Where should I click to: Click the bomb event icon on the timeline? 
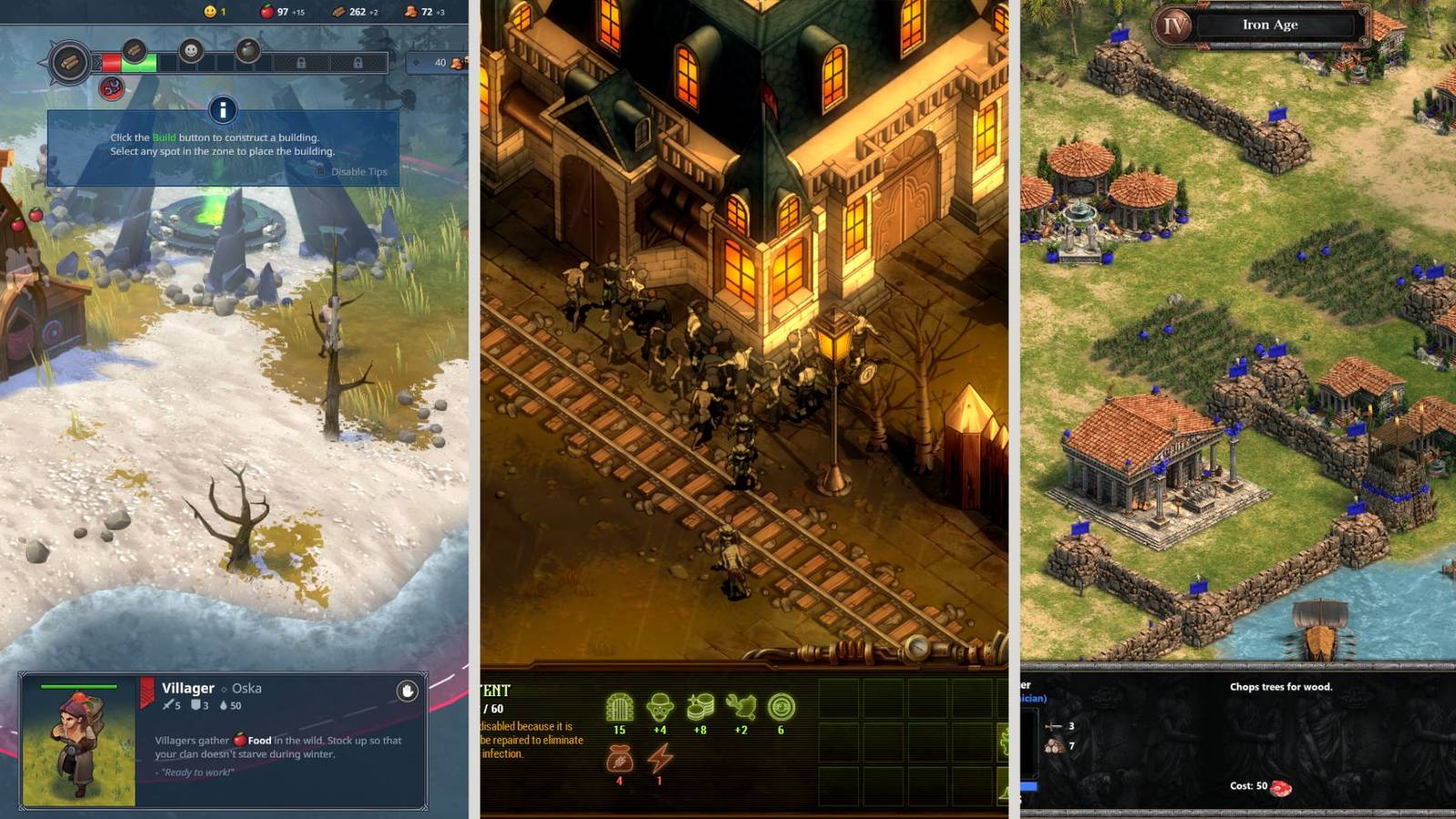click(249, 50)
